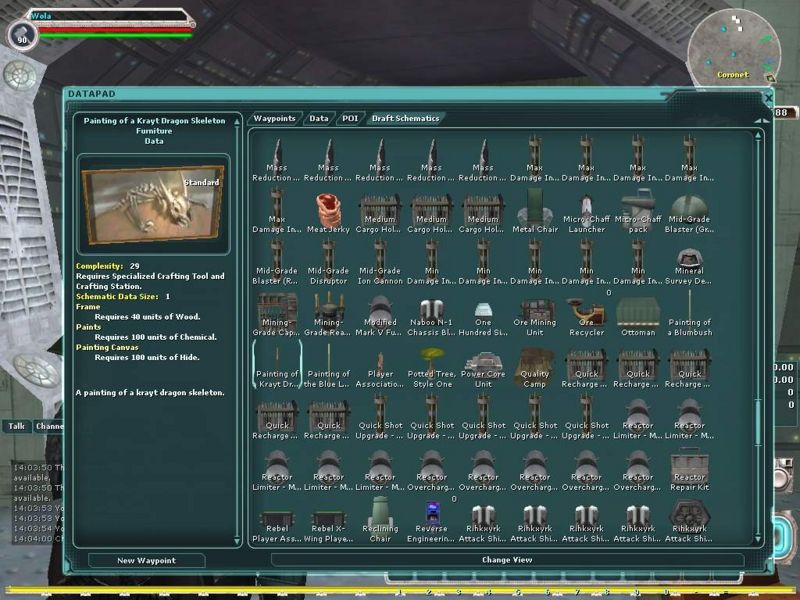The height and width of the screenshot is (600, 800).
Task: Pick the Power Core Unit schematic
Action: [x=483, y=368]
